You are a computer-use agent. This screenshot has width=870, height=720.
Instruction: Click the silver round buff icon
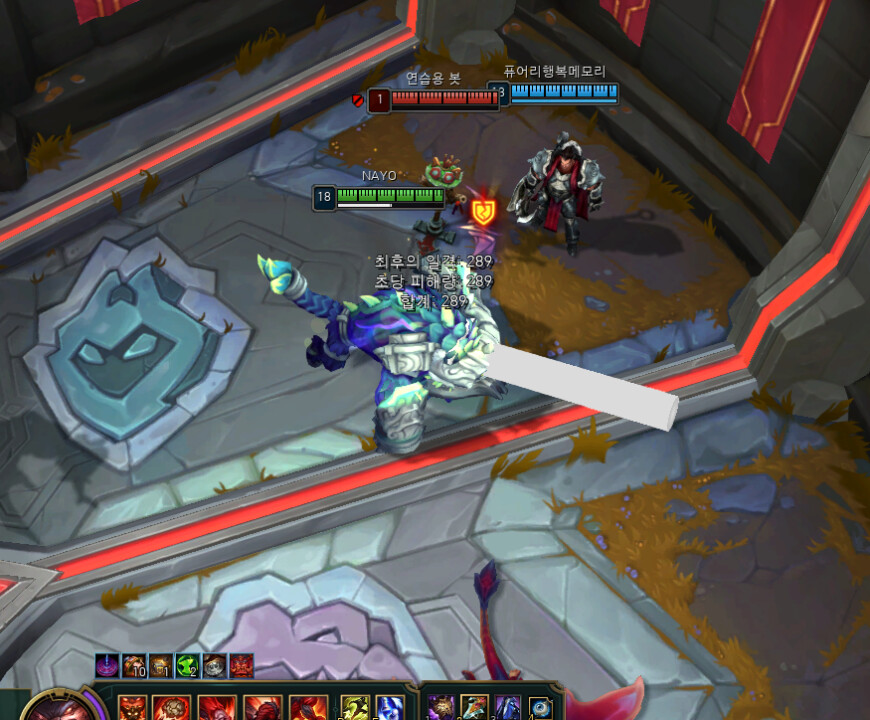214,665
